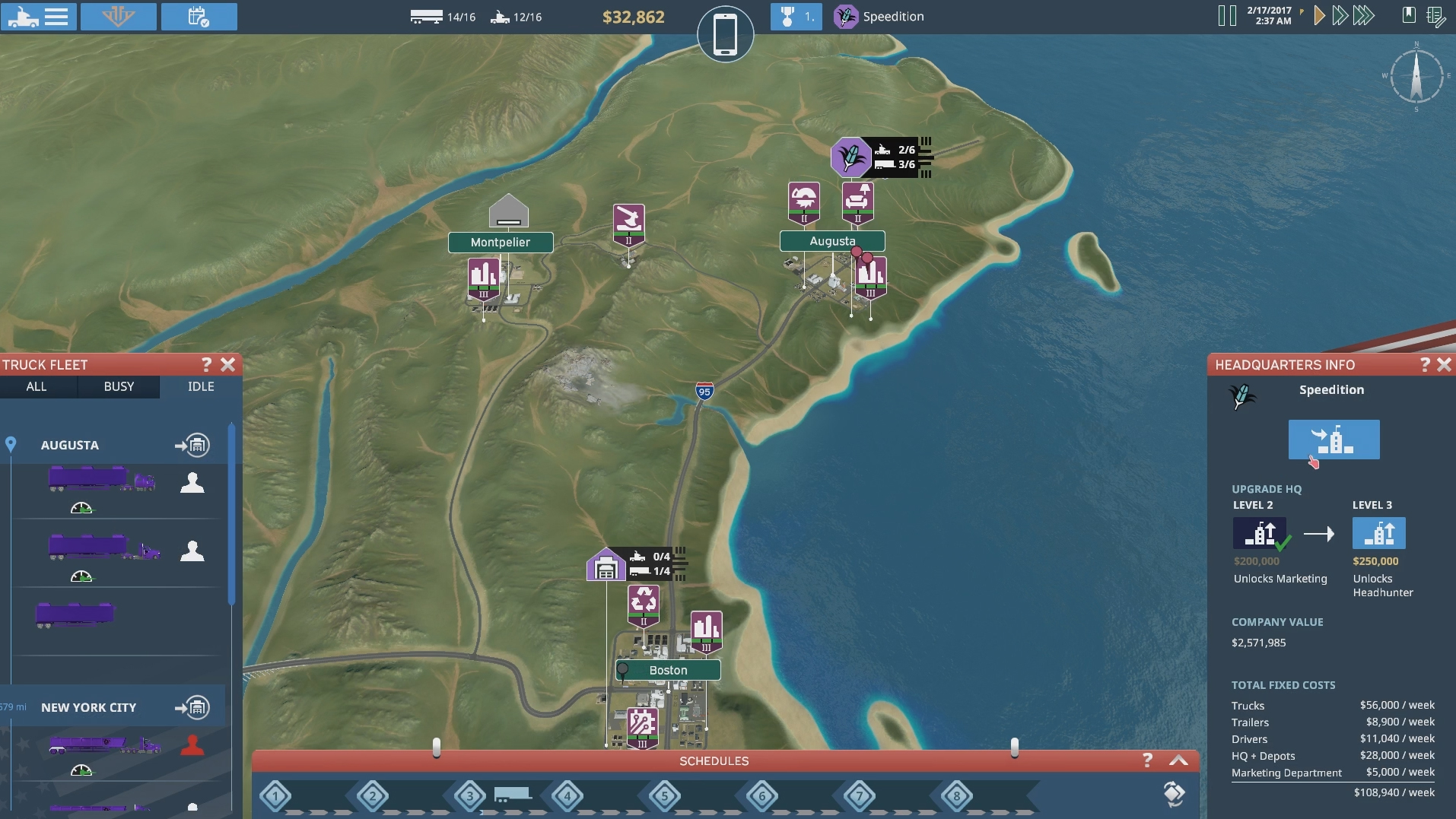Image resolution: width=1456 pixels, height=819 pixels.
Task: Select the ALL trucks tab
Action: click(37, 386)
